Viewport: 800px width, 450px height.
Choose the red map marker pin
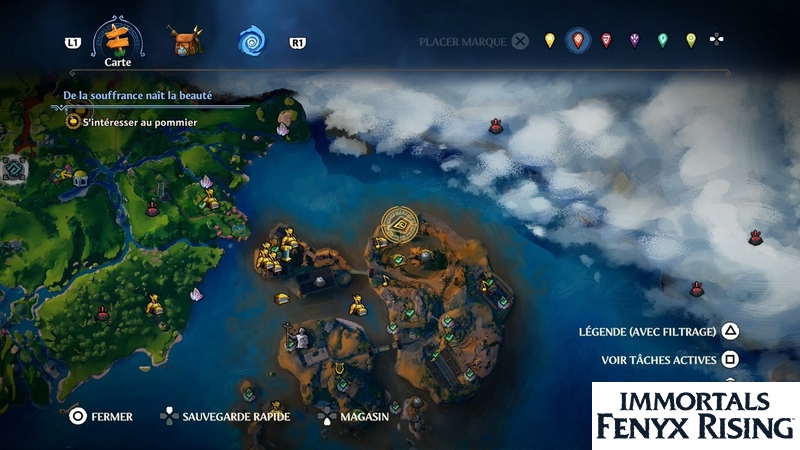(606, 41)
